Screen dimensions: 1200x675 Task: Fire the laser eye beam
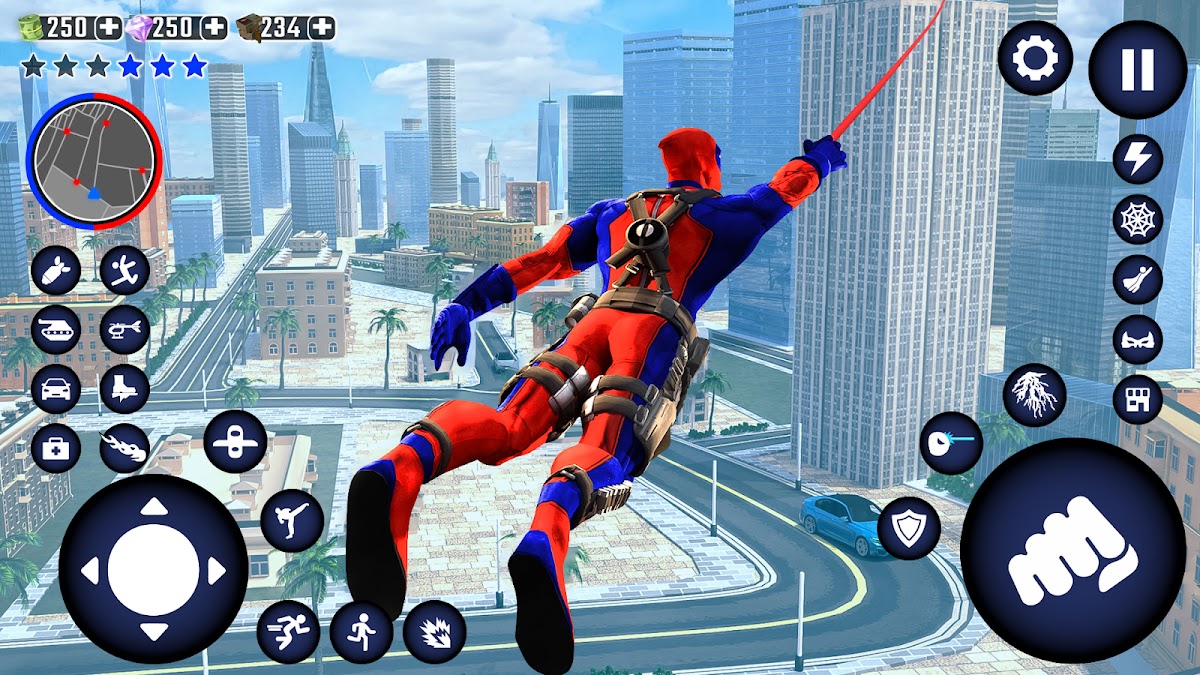coord(951,443)
